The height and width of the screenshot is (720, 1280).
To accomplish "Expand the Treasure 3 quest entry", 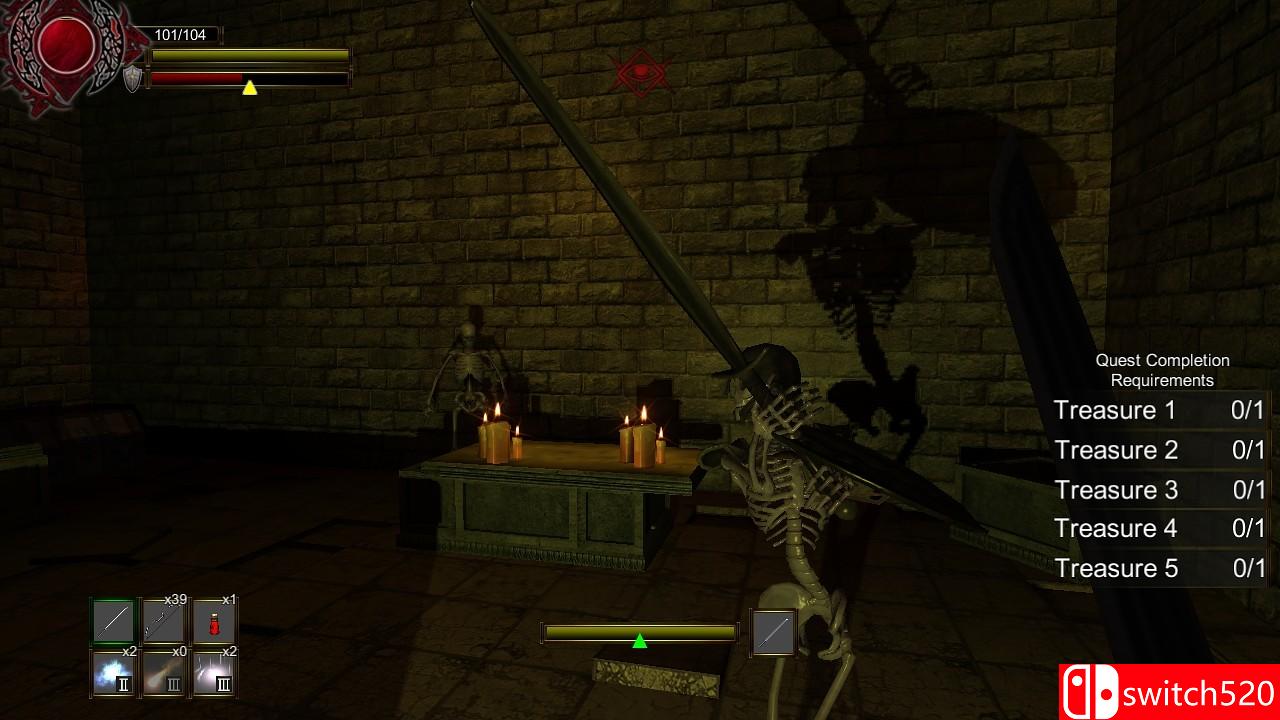I will pyautogui.click(x=1115, y=489).
